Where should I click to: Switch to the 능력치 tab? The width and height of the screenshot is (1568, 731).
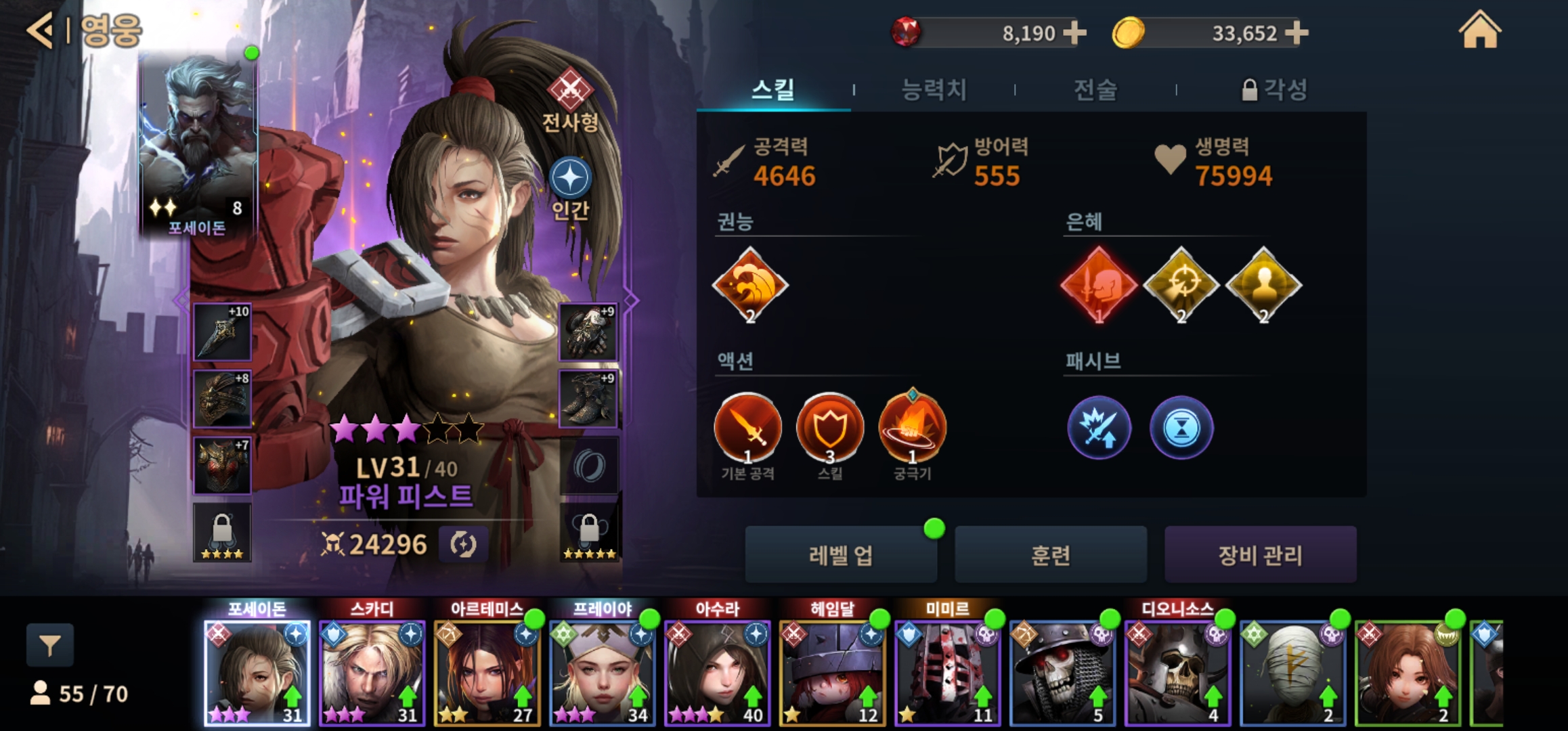click(x=934, y=89)
